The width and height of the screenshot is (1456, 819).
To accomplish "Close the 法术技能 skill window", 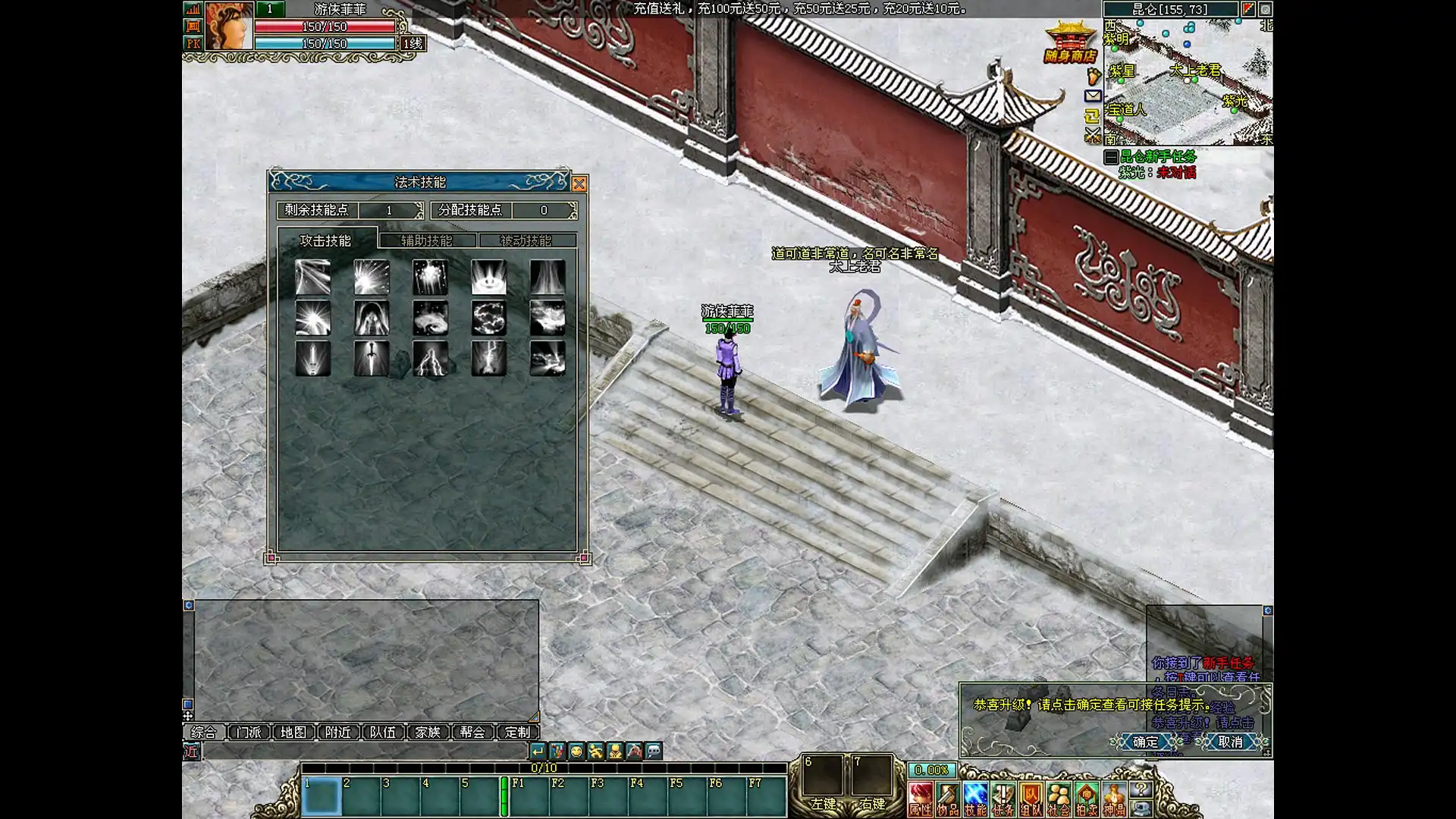I will (x=579, y=184).
